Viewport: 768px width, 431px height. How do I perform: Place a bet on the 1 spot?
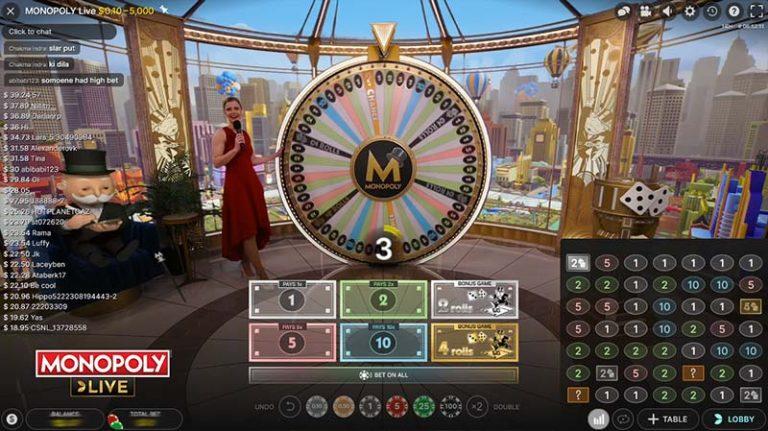pos(291,299)
